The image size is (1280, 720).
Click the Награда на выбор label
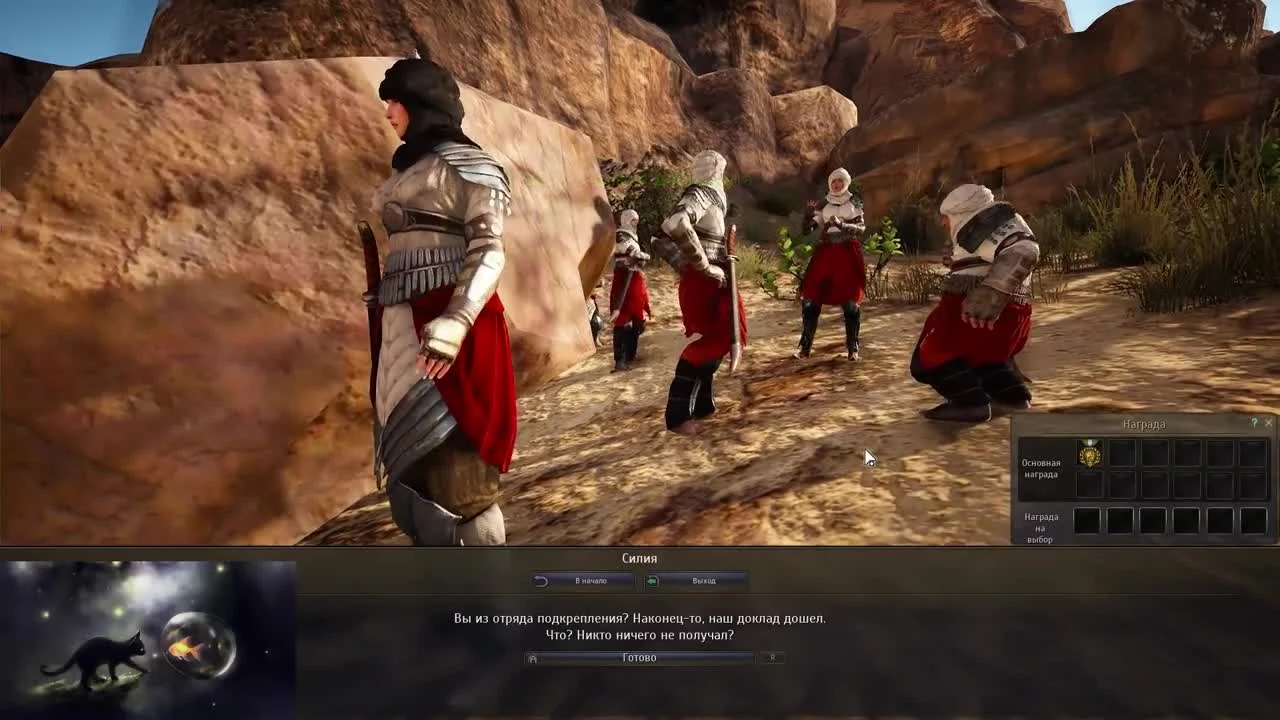1042,526
